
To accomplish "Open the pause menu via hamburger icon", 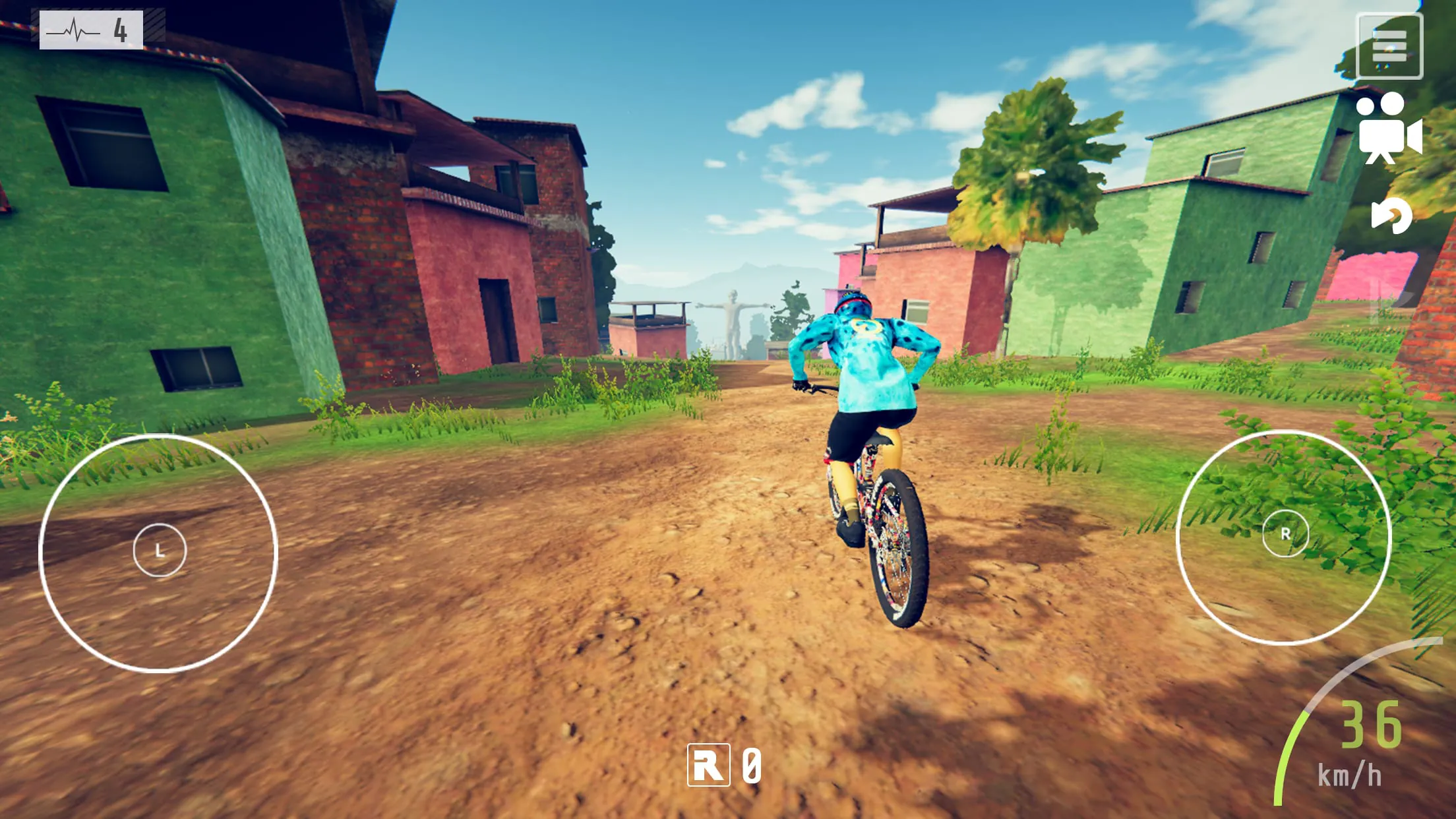I will [1389, 45].
